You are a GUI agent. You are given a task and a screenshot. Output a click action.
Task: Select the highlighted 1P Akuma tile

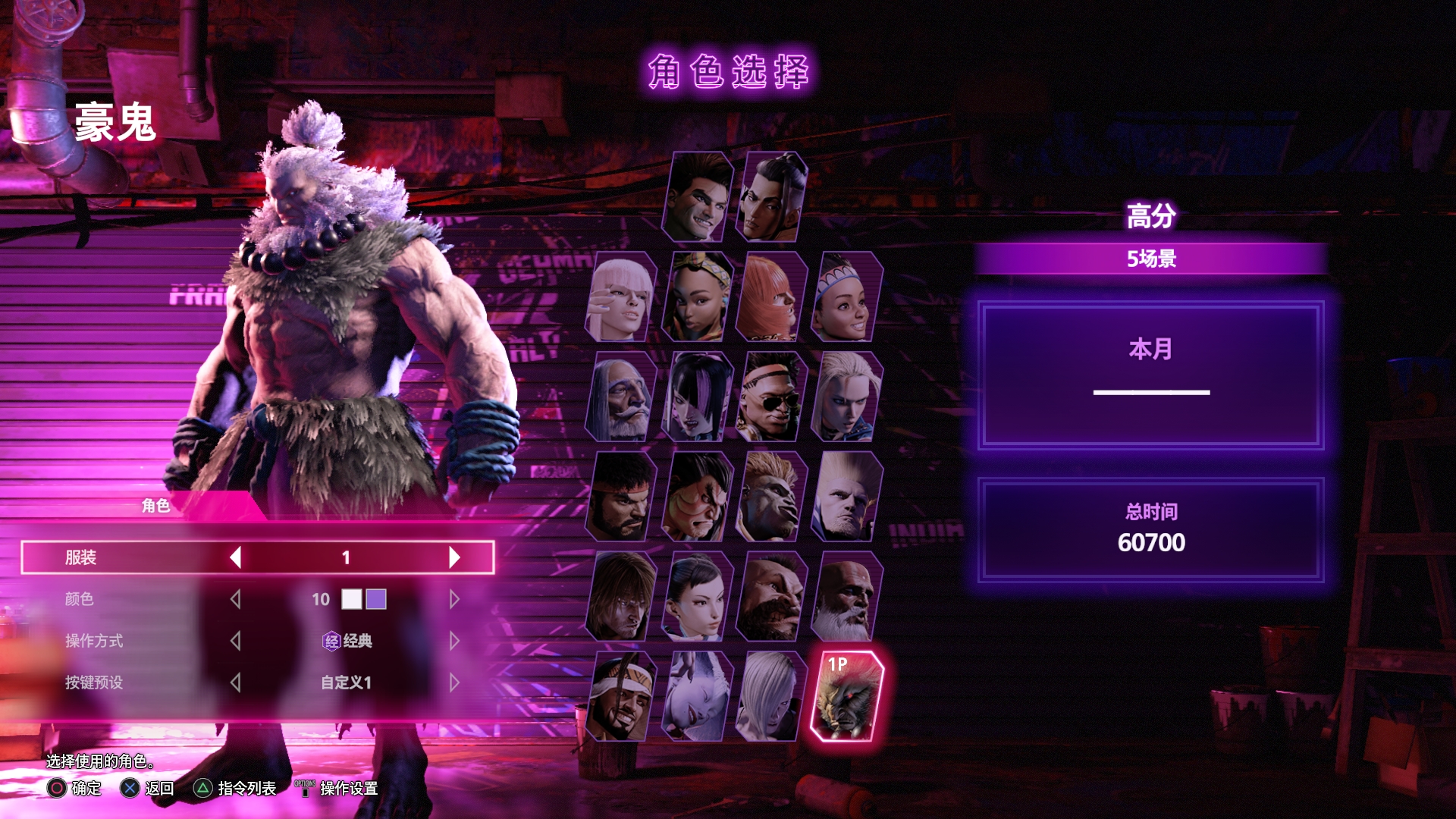[x=846, y=697]
